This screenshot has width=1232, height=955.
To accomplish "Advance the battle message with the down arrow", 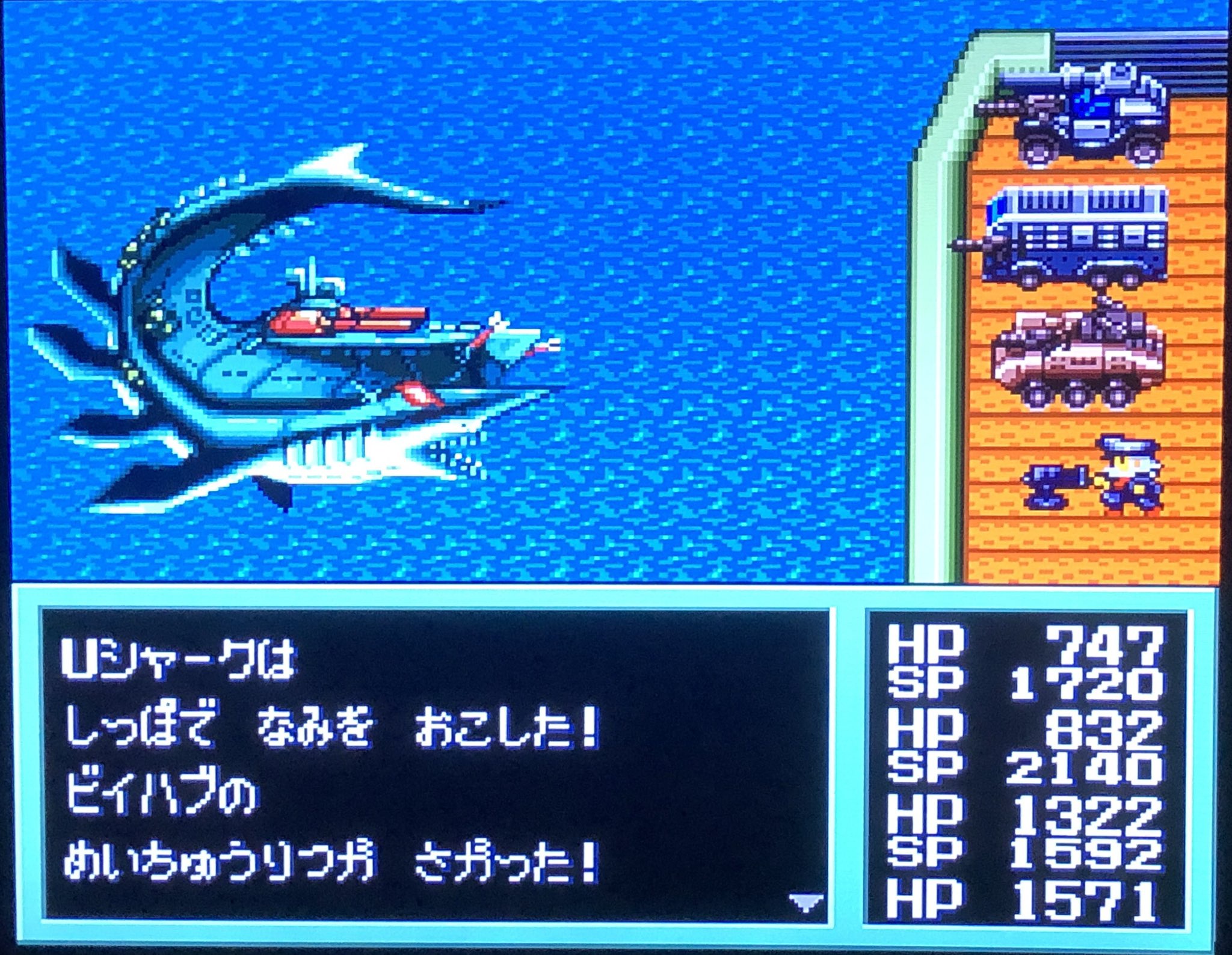I will tap(805, 901).
